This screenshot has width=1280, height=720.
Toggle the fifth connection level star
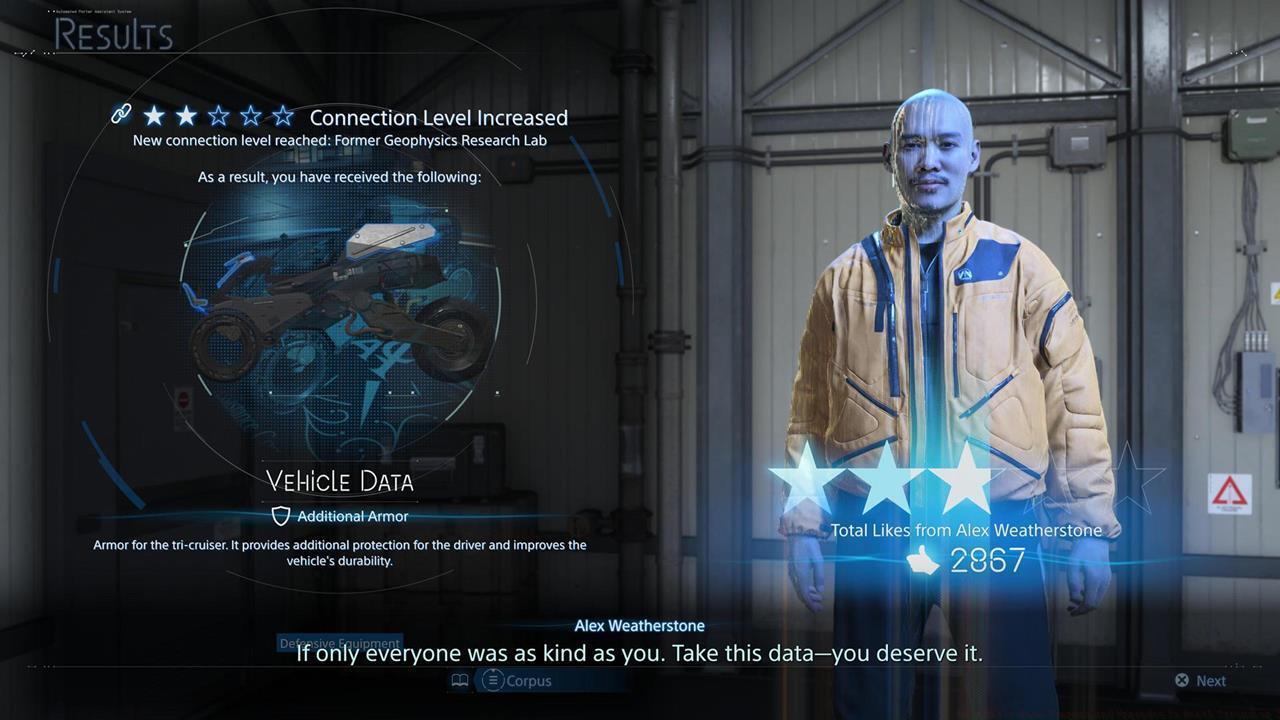pos(283,115)
